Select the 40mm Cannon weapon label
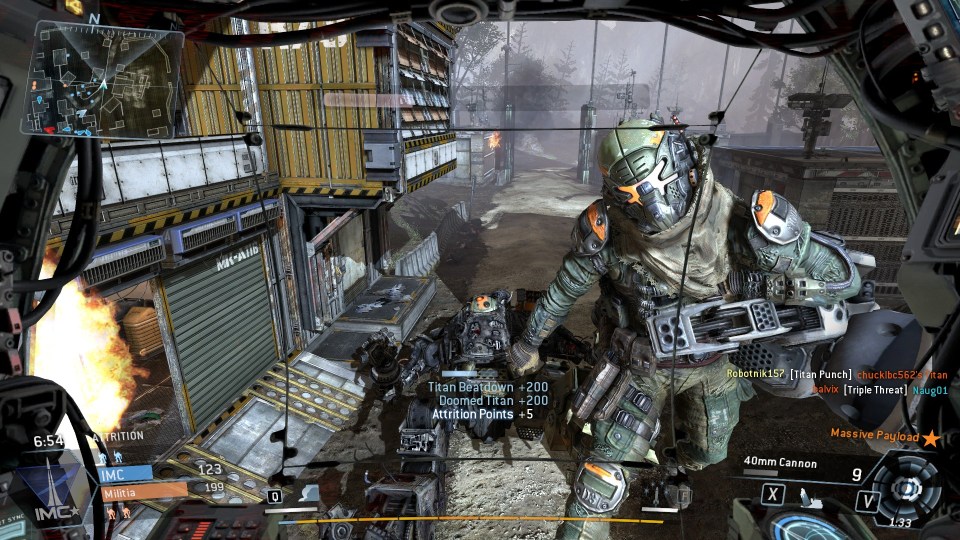Viewport: 960px width, 540px height. pos(780,463)
